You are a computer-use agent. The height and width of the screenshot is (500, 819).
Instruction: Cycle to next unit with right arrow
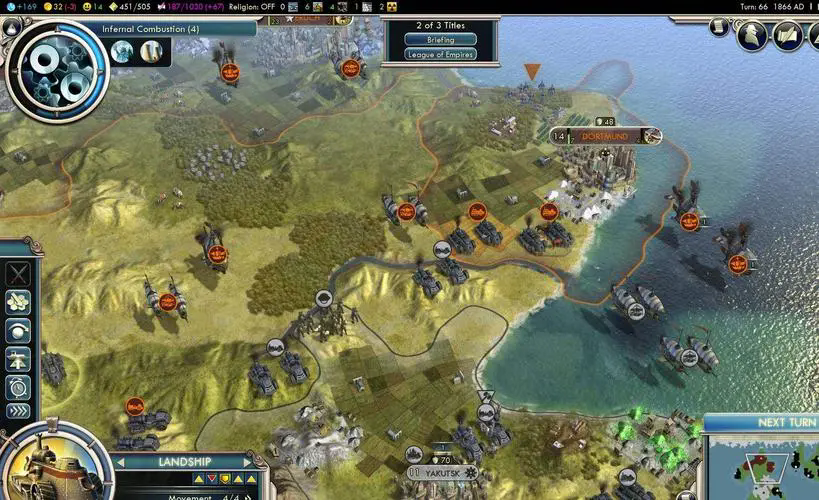[248, 461]
